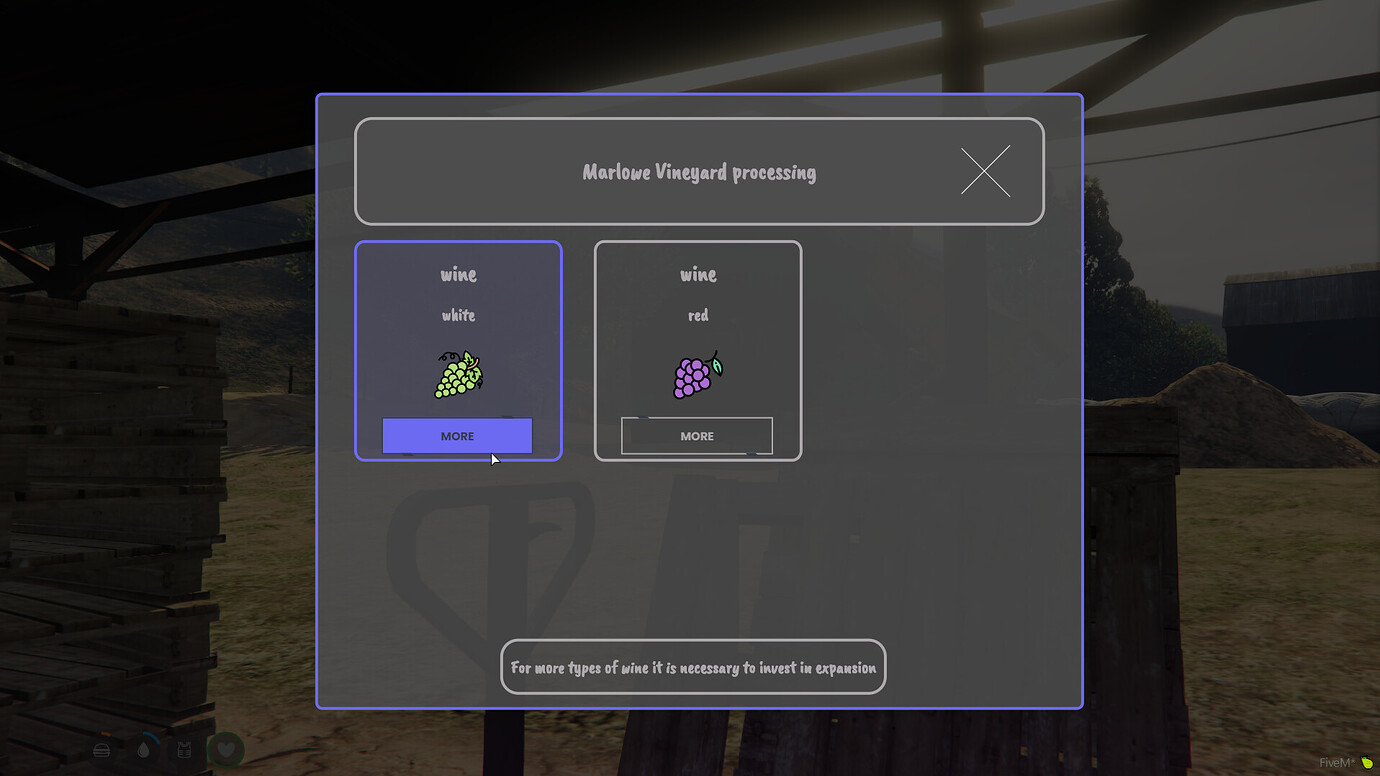Click the green health ring indicator
The image size is (1380, 776).
pos(226,731)
